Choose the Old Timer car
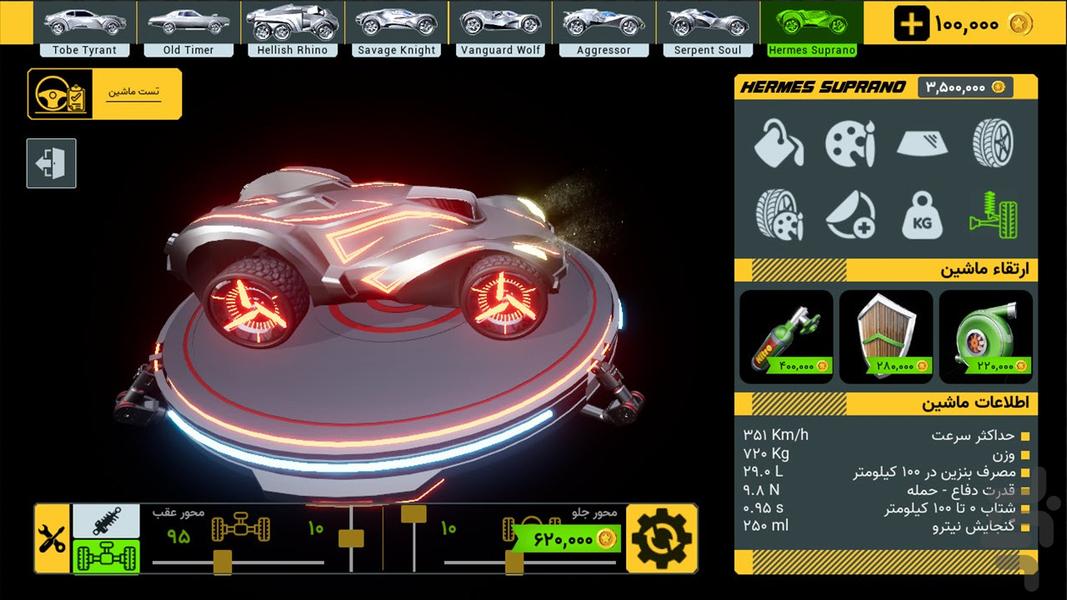 [x=188, y=26]
